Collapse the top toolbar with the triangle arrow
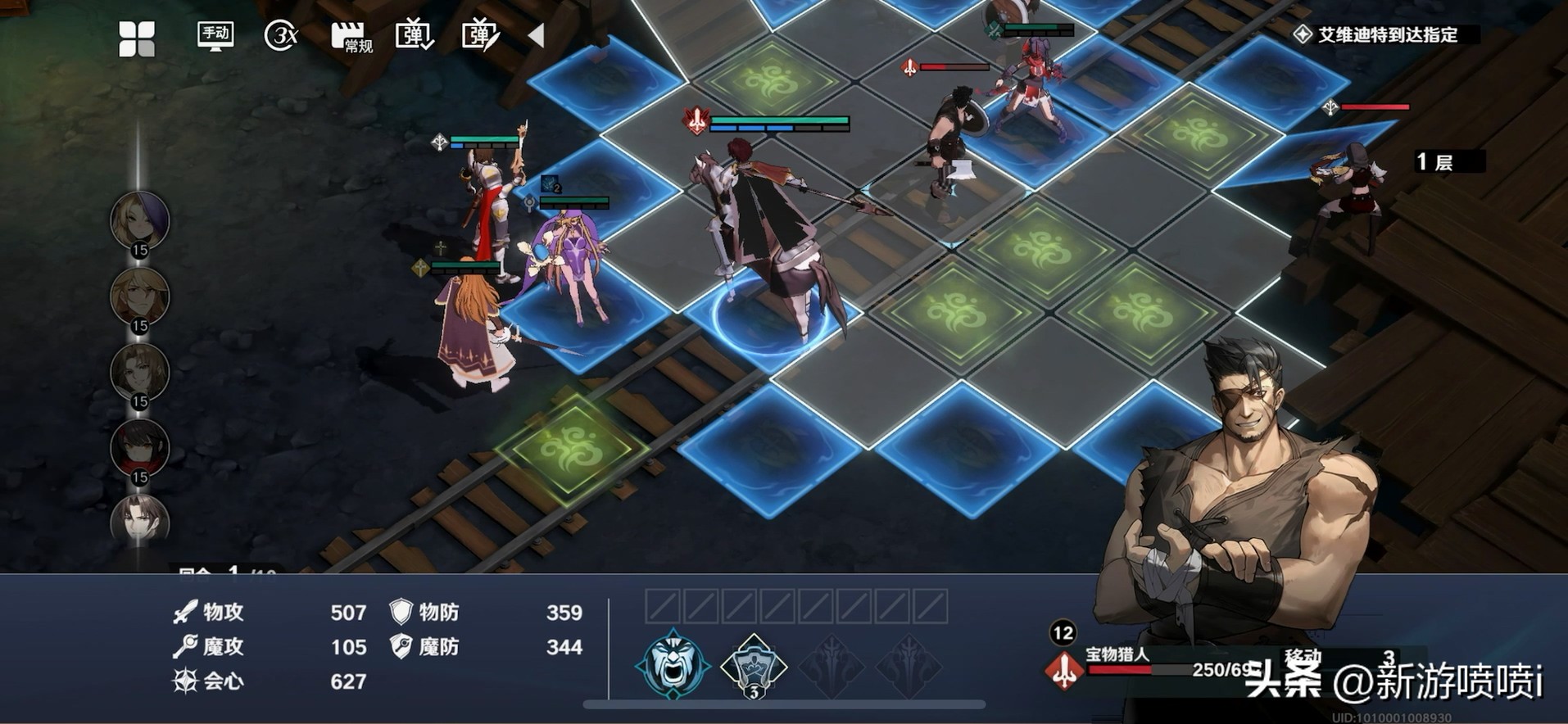The height and width of the screenshot is (724, 1568). (x=536, y=35)
